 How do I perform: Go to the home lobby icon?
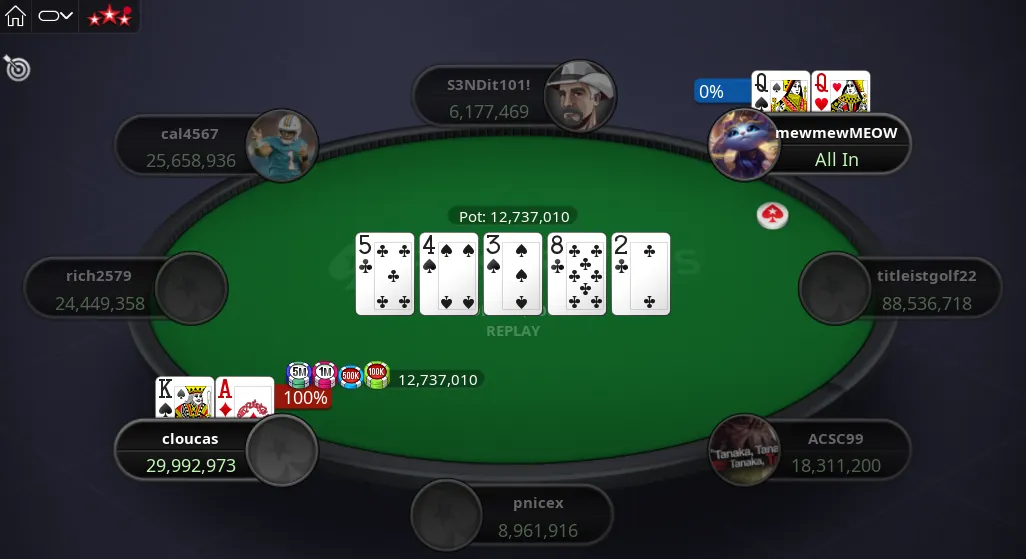coord(16,16)
